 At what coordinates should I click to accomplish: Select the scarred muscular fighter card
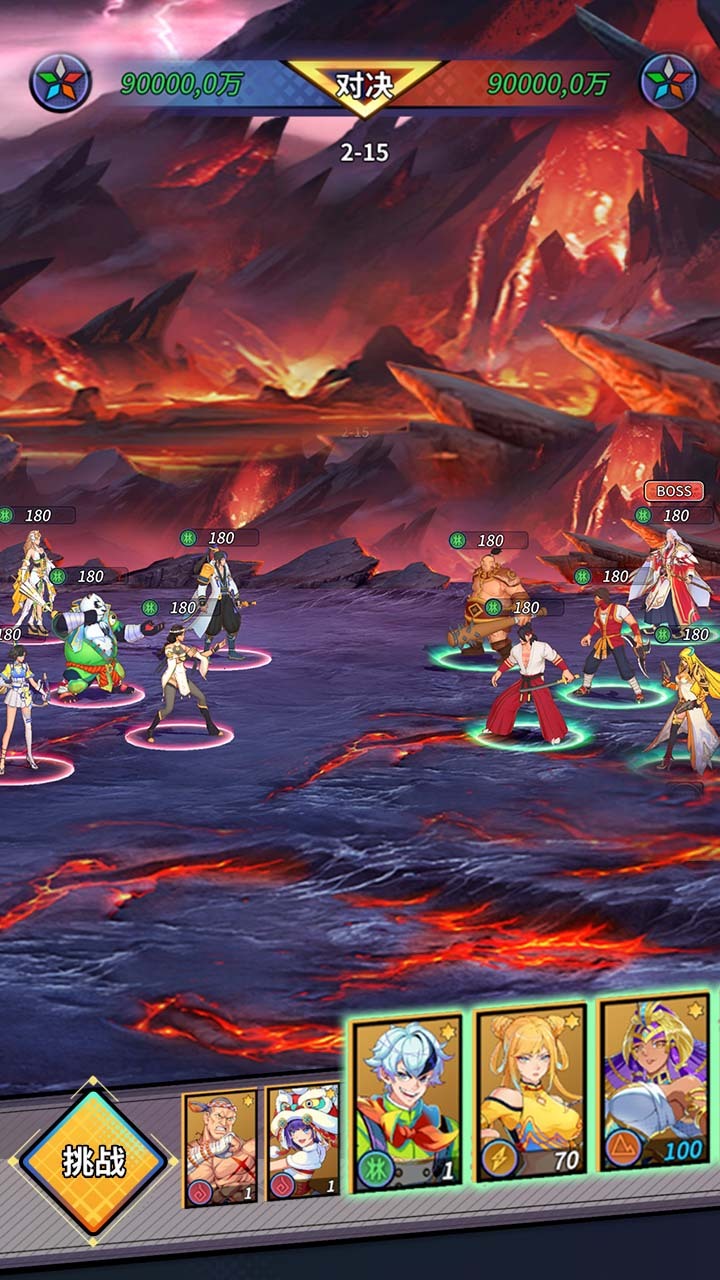(220, 1147)
